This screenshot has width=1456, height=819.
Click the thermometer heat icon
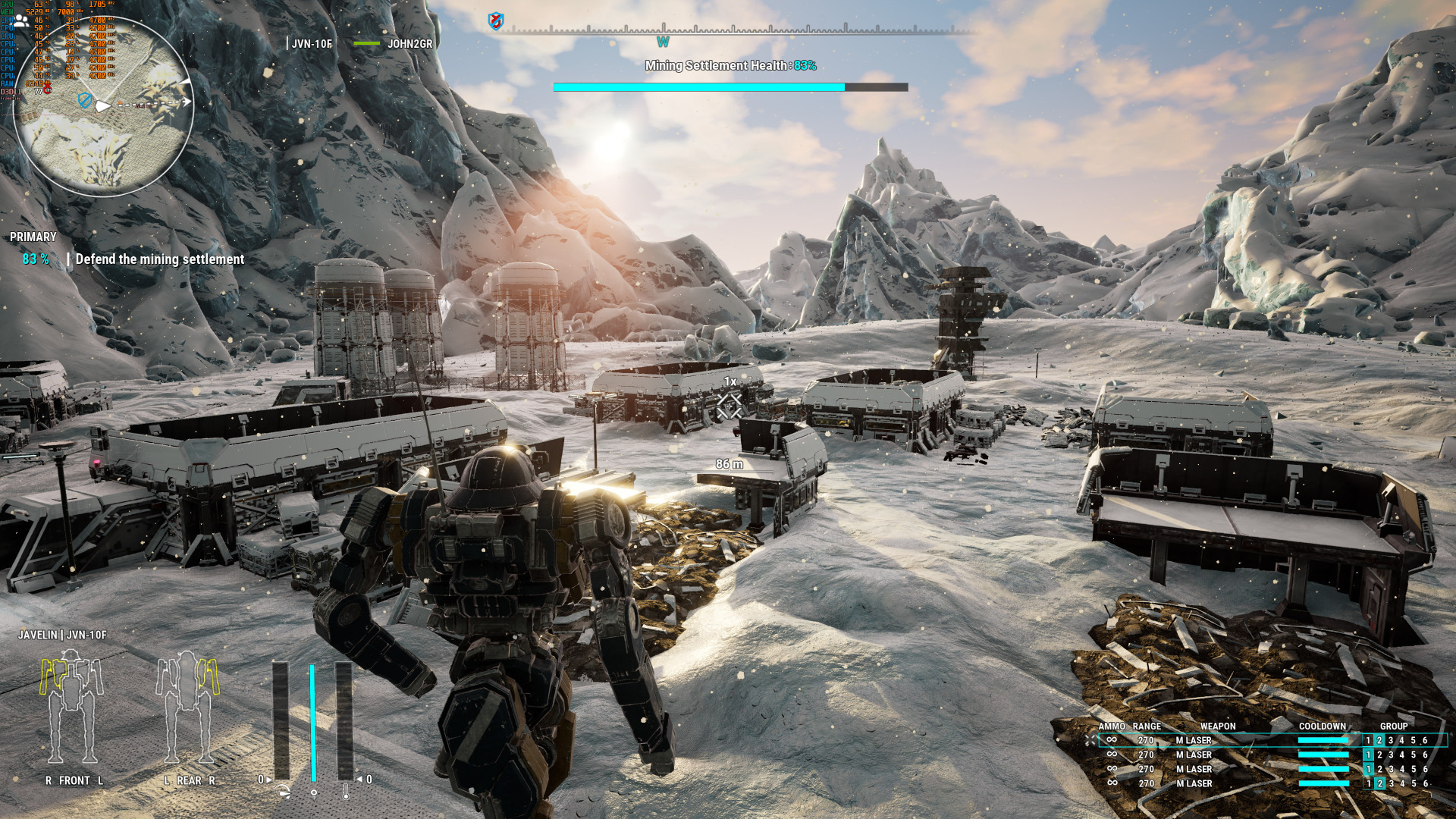point(346,793)
